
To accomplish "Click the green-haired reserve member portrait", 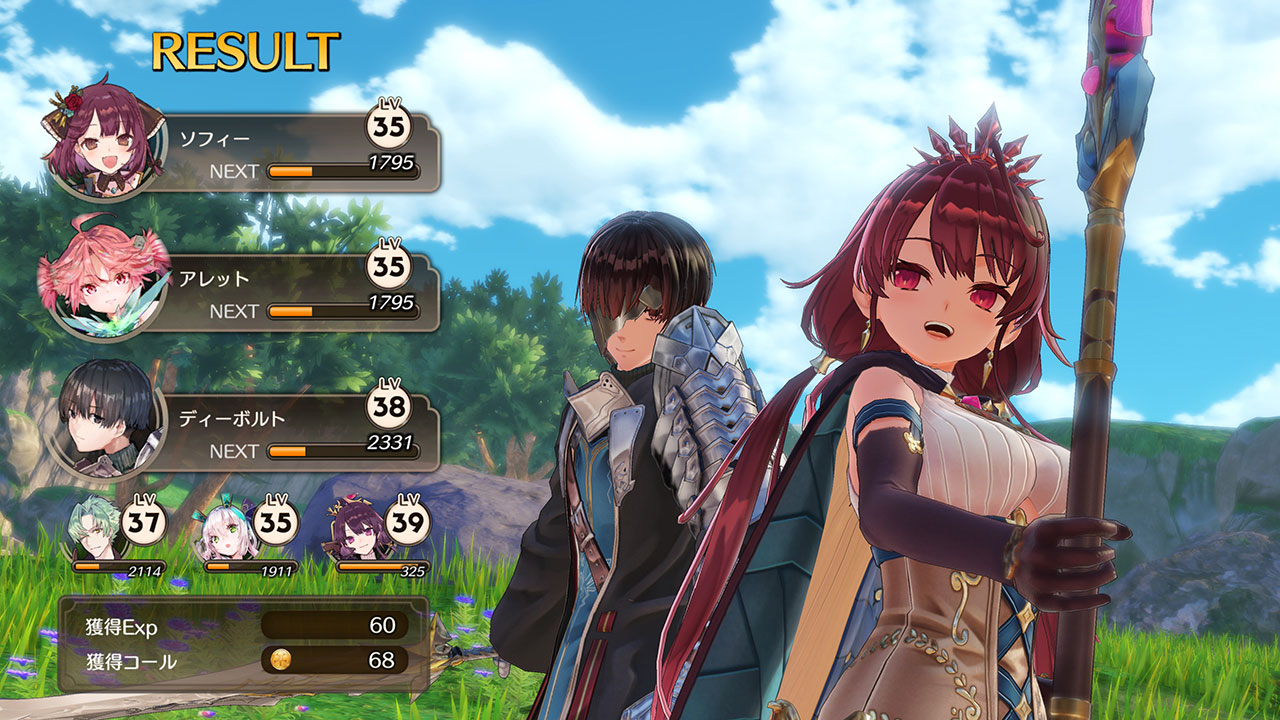I will pos(96,530).
